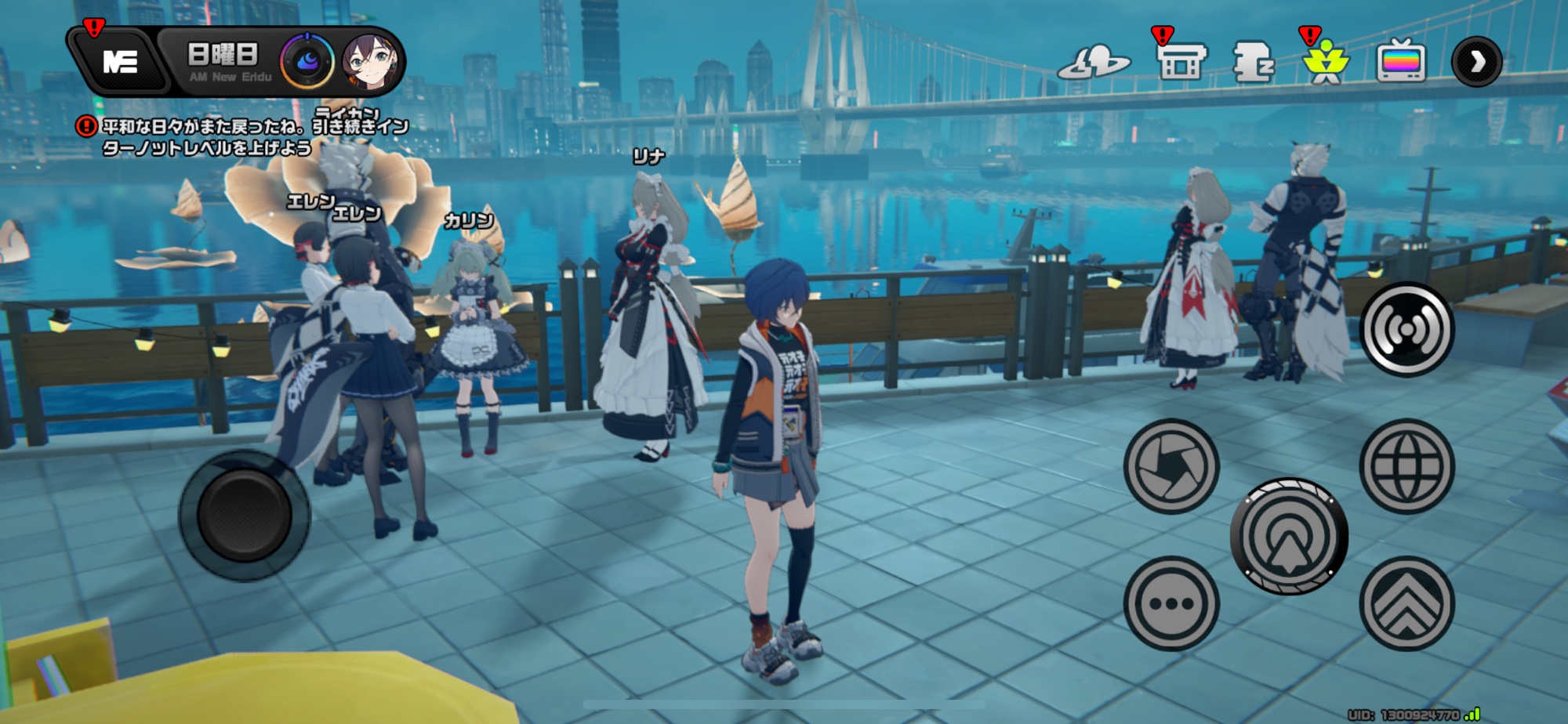Activate the signal broadcast round button
Screen dimensions: 1568x724
[1406, 330]
